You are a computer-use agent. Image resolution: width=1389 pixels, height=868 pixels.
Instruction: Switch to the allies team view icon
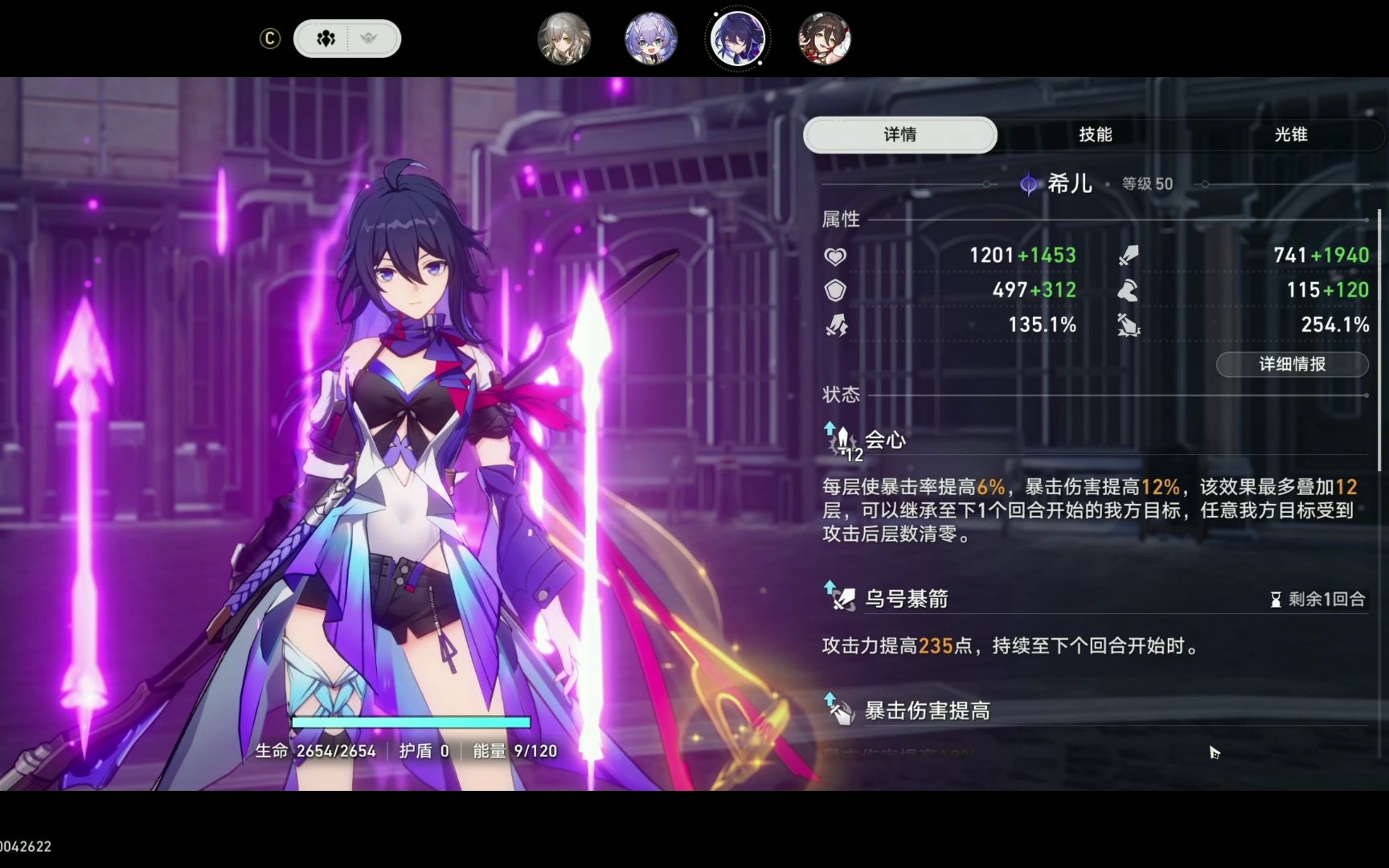tap(326, 39)
